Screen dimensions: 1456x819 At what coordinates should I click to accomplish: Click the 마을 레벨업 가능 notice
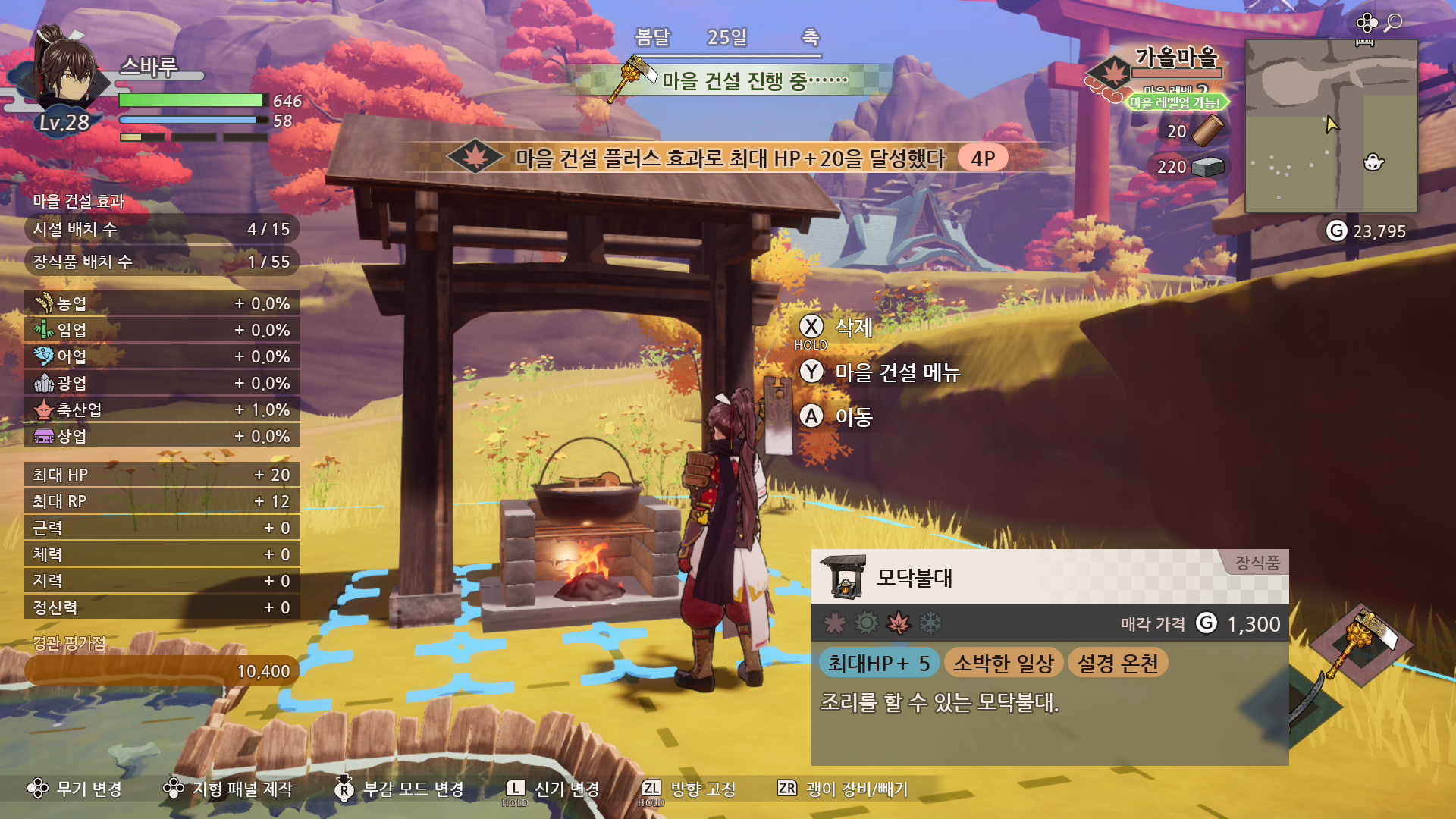click(x=1175, y=102)
